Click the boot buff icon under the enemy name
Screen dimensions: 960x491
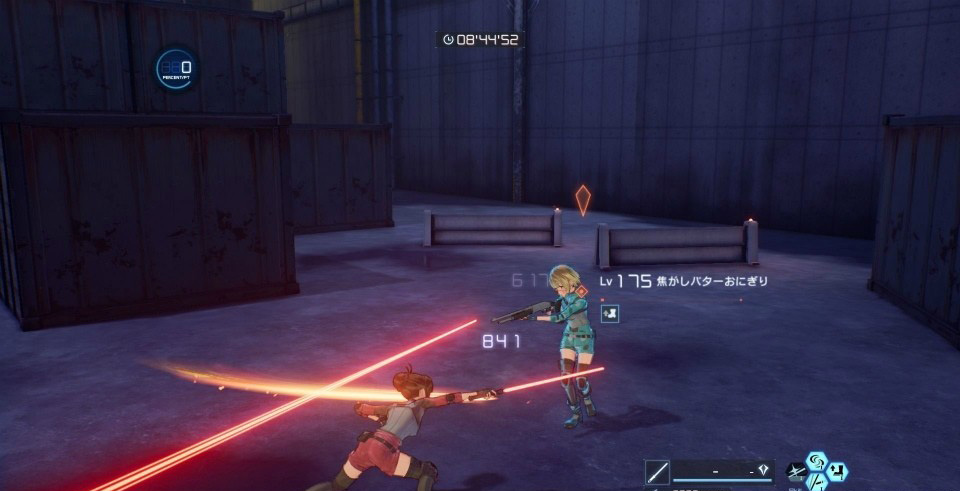pos(609,313)
